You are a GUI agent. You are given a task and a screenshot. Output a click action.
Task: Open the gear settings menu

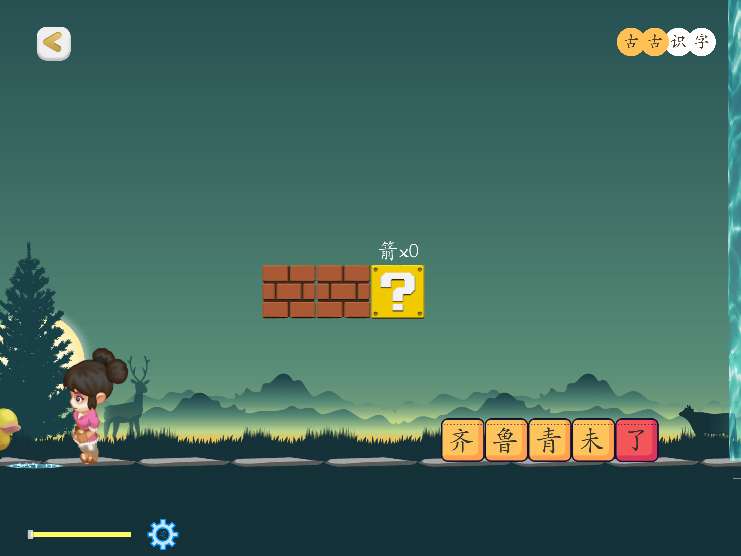[163, 534]
